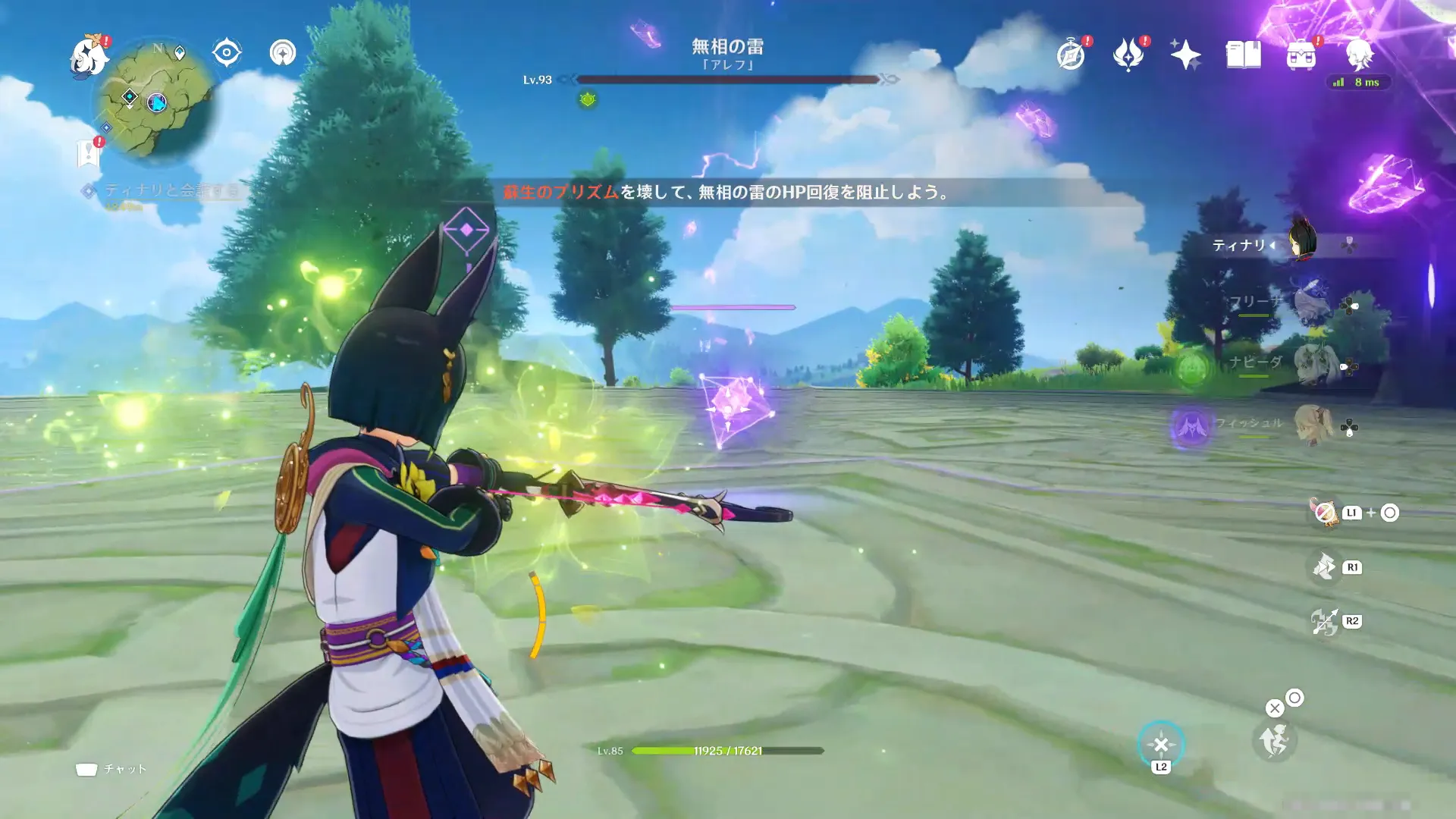Image resolution: width=1456 pixels, height=819 pixels.
Task: Open the adventurer handbook book icon
Action: [x=1243, y=55]
